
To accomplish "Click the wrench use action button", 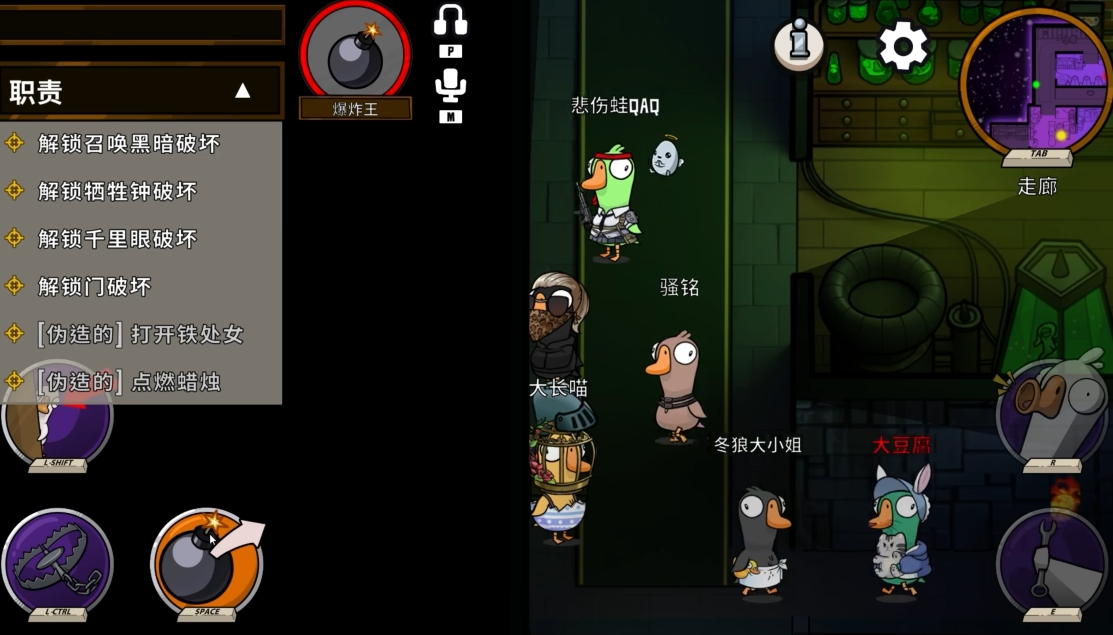I will (1051, 560).
